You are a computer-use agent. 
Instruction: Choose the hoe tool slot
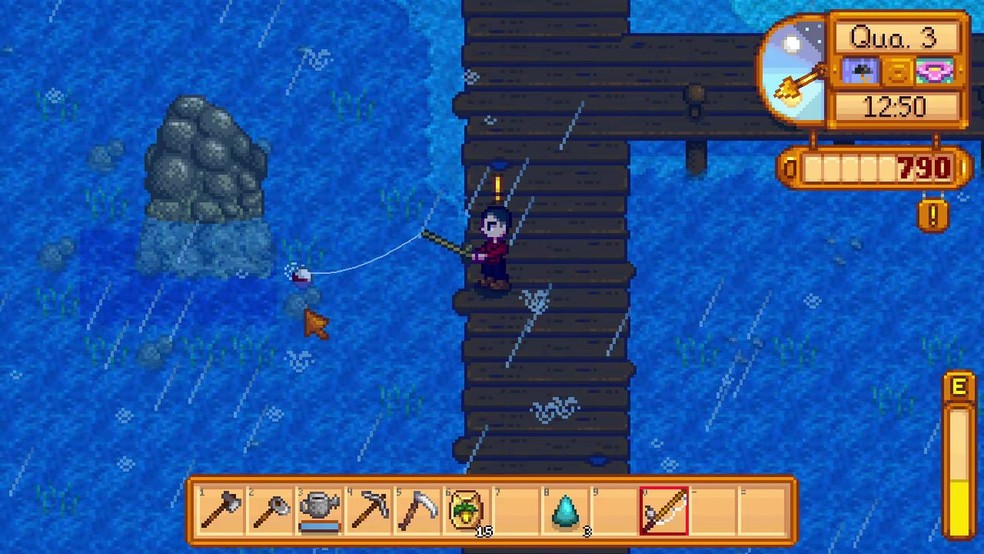click(268, 510)
